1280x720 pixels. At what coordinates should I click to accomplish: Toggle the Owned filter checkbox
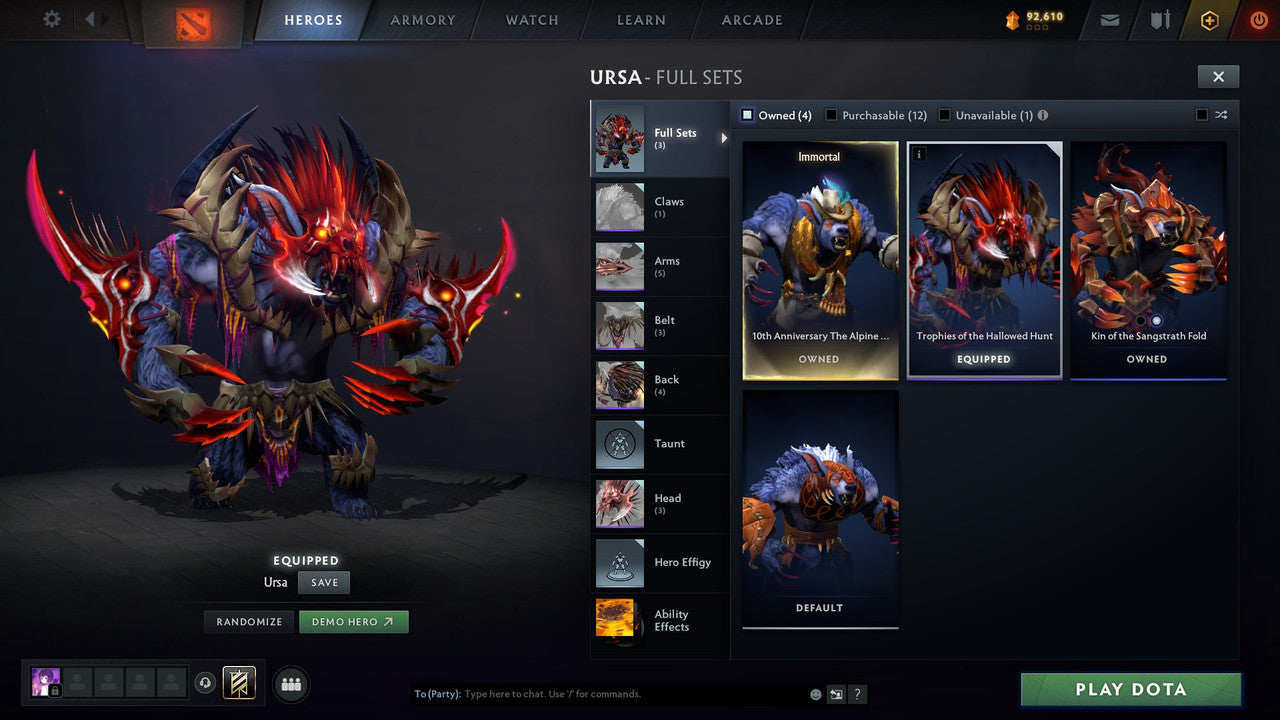pos(747,115)
